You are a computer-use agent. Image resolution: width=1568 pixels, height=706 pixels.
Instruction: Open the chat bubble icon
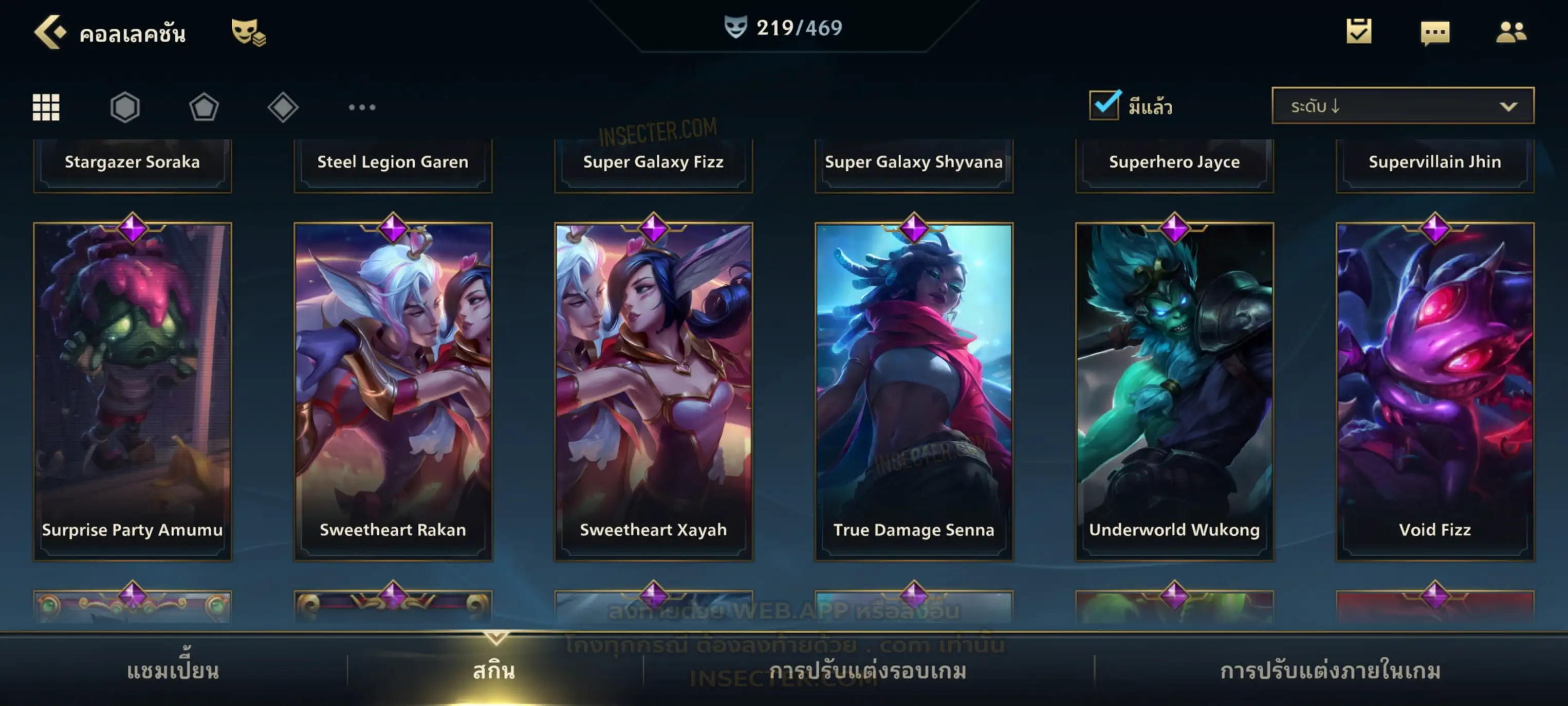[x=1434, y=33]
